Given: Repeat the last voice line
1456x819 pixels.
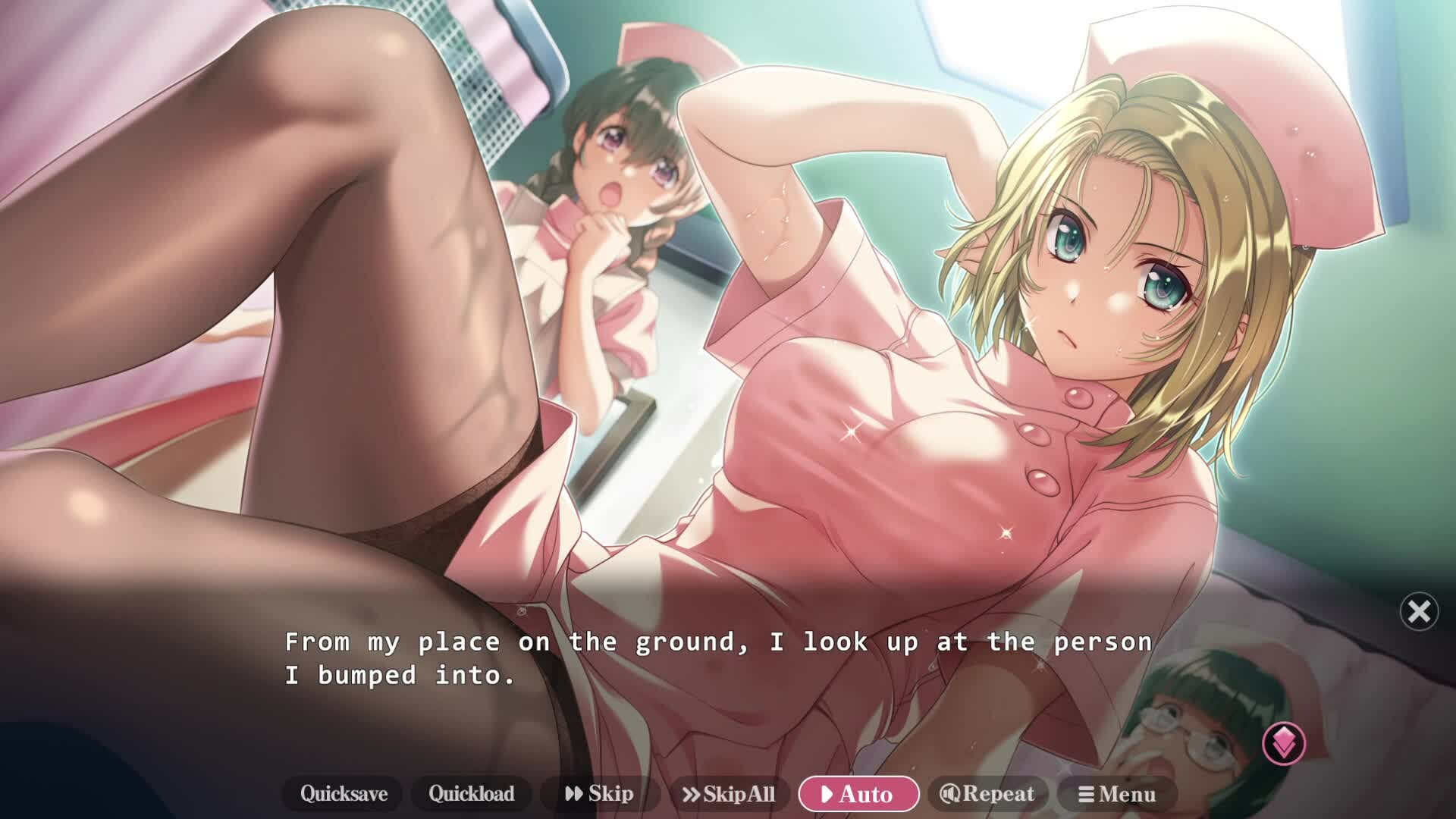Looking at the screenshot, I should pos(987,794).
